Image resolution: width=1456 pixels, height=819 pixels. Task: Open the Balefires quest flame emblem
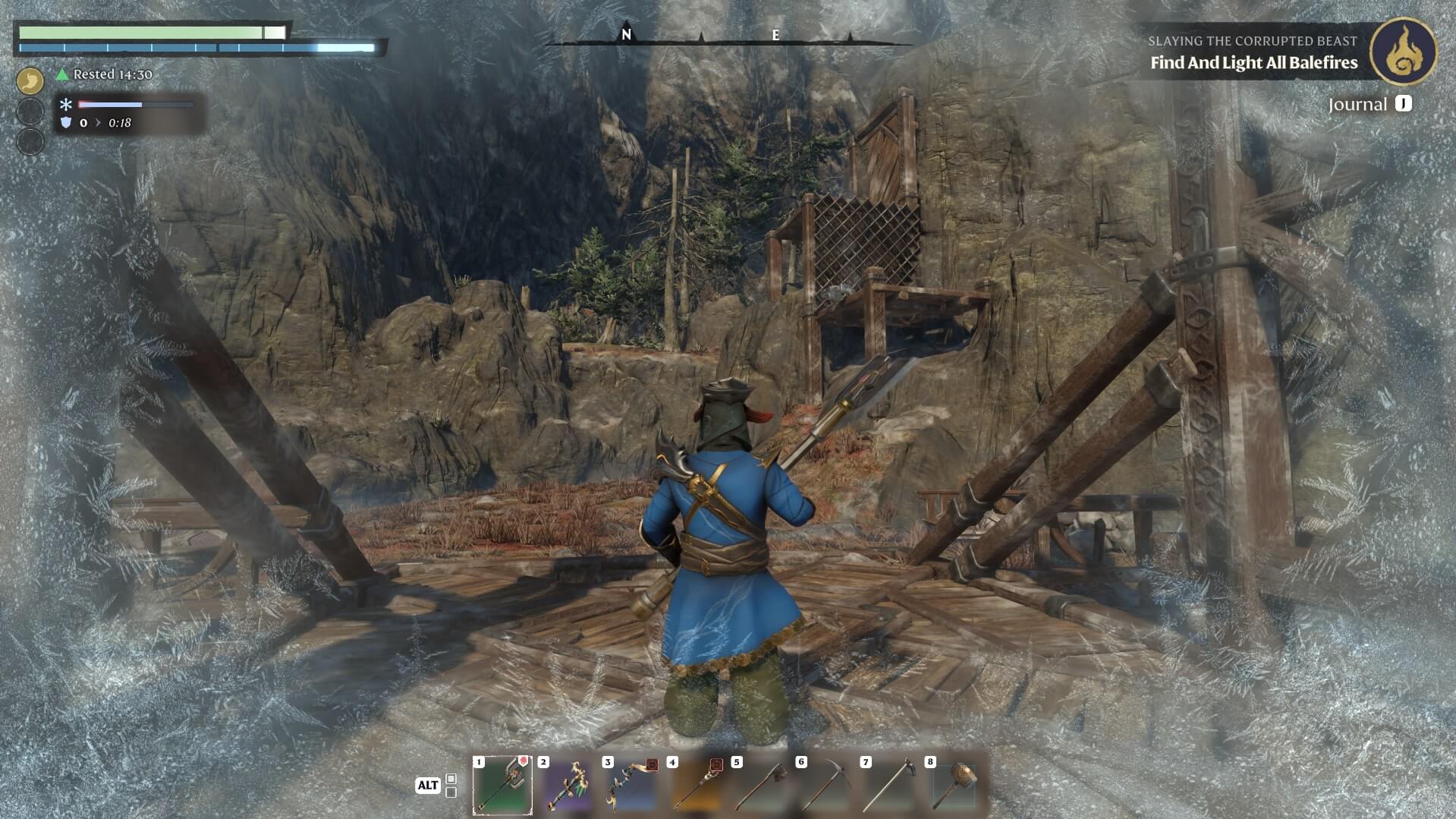1403,51
